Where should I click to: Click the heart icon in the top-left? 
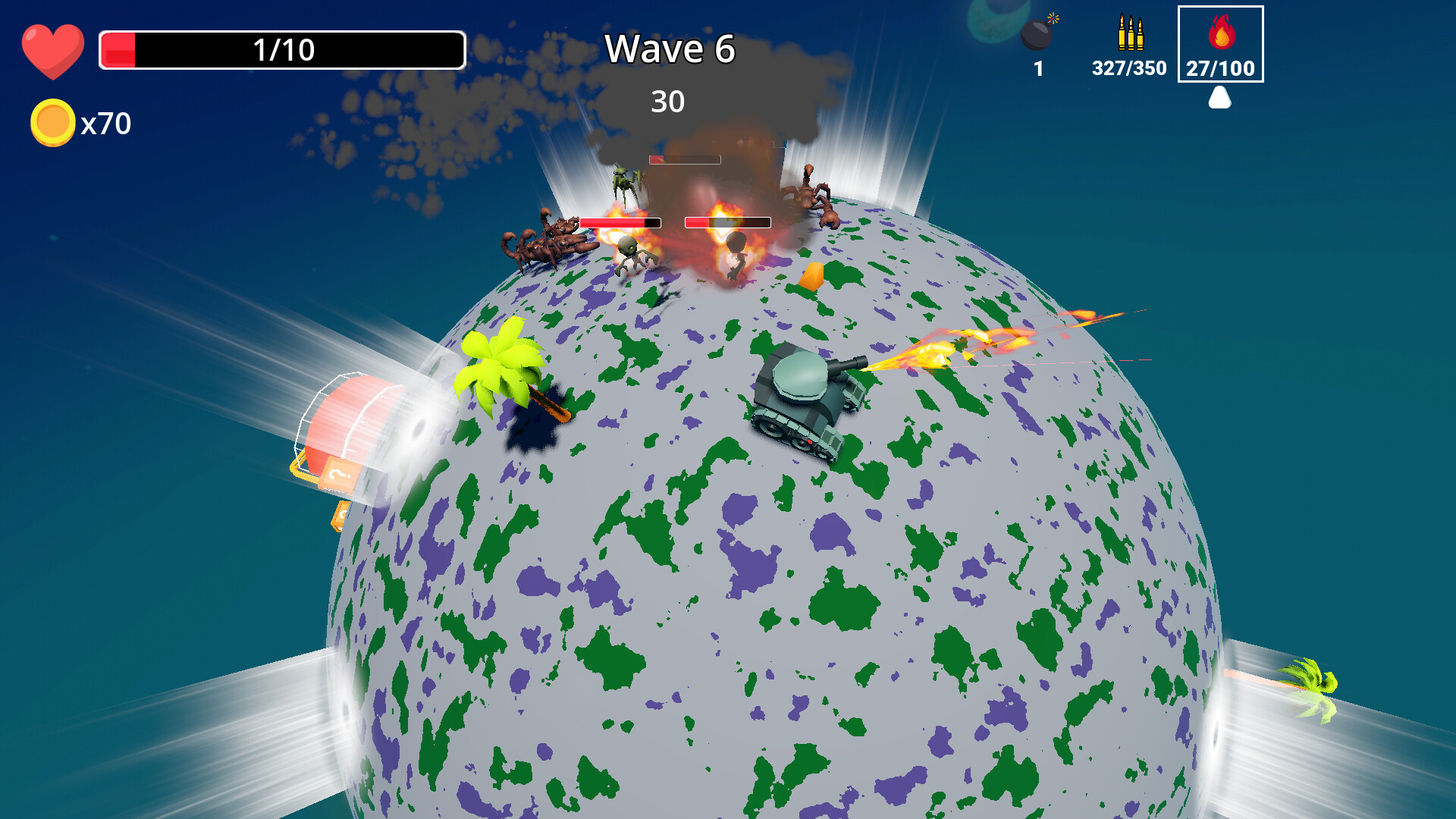coord(53,49)
